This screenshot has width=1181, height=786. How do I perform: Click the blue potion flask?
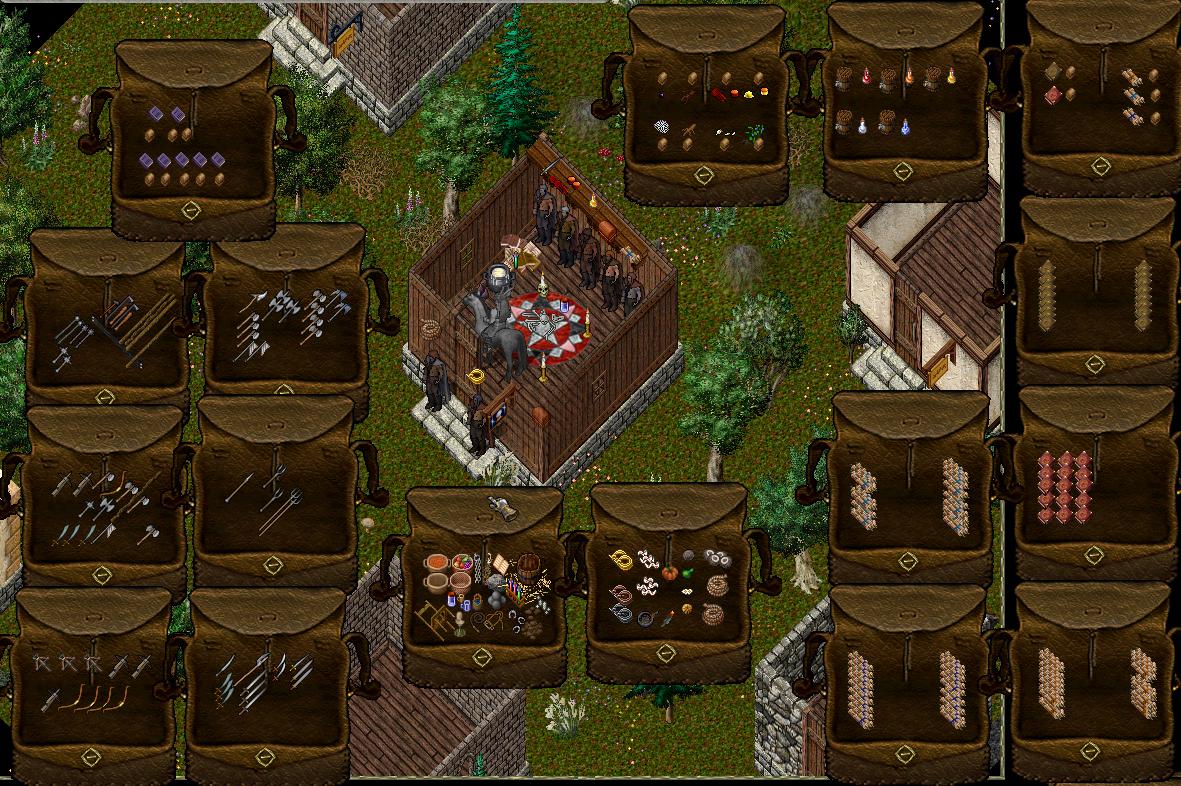tap(905, 127)
